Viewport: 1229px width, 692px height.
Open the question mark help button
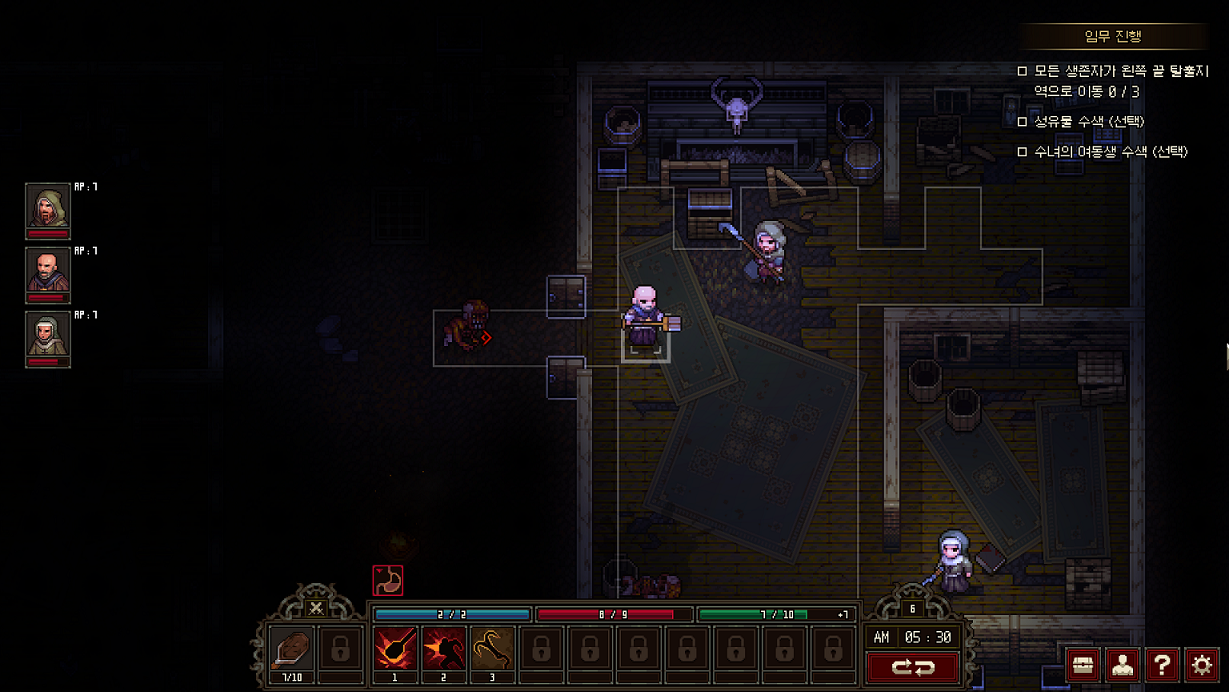point(1162,665)
